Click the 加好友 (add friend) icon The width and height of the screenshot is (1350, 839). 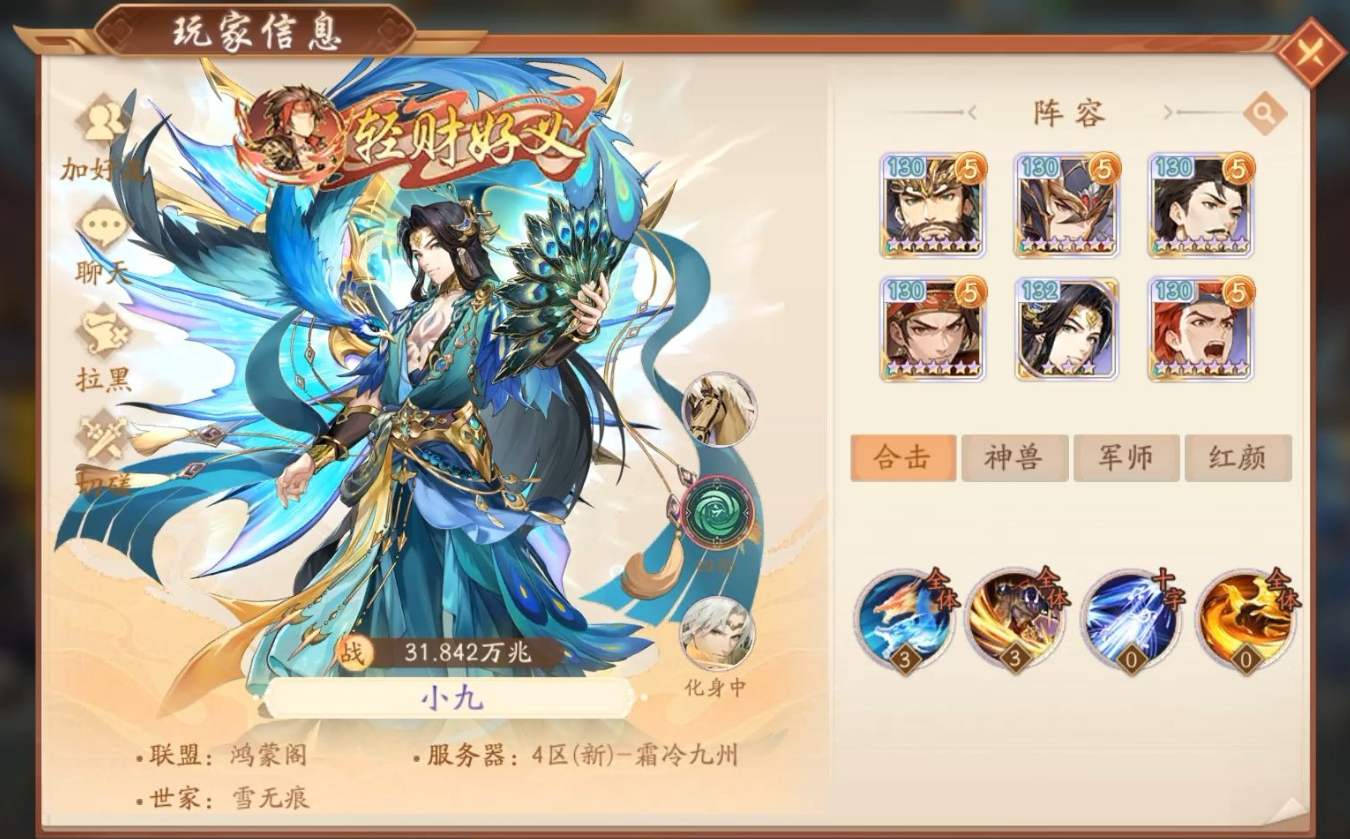click(x=103, y=120)
